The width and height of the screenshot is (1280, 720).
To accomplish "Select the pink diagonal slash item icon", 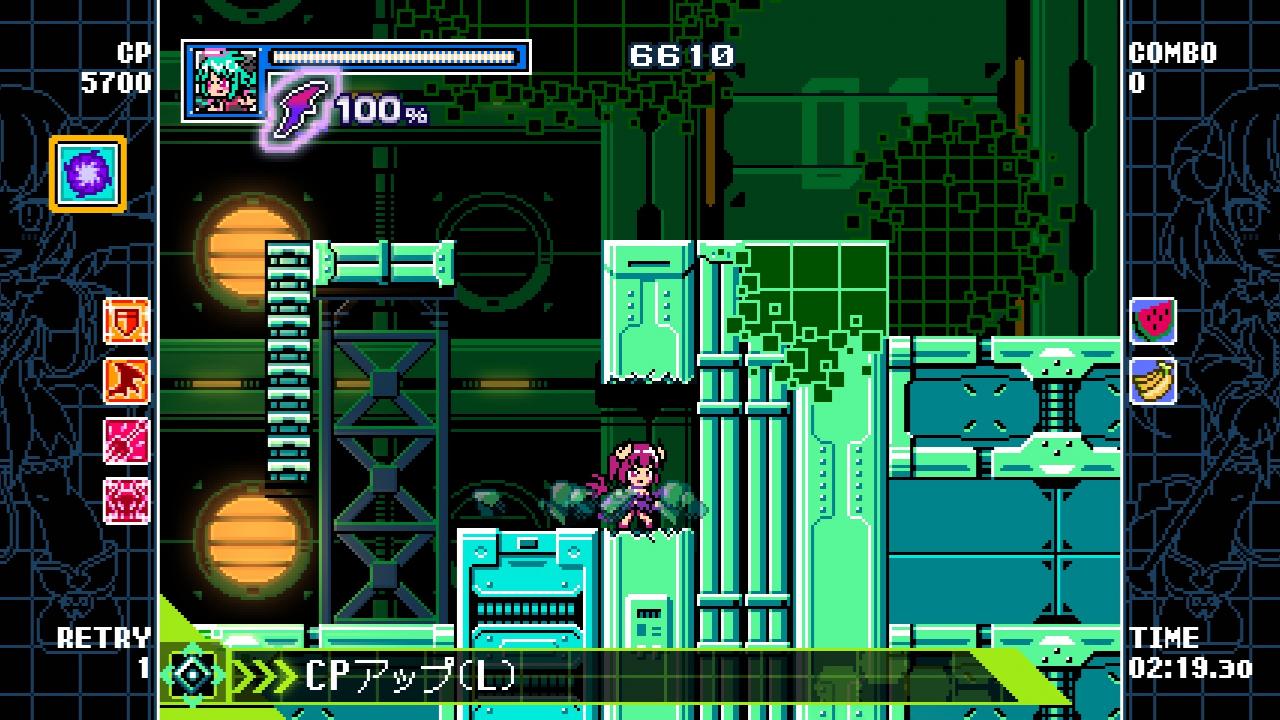I will coord(127,441).
